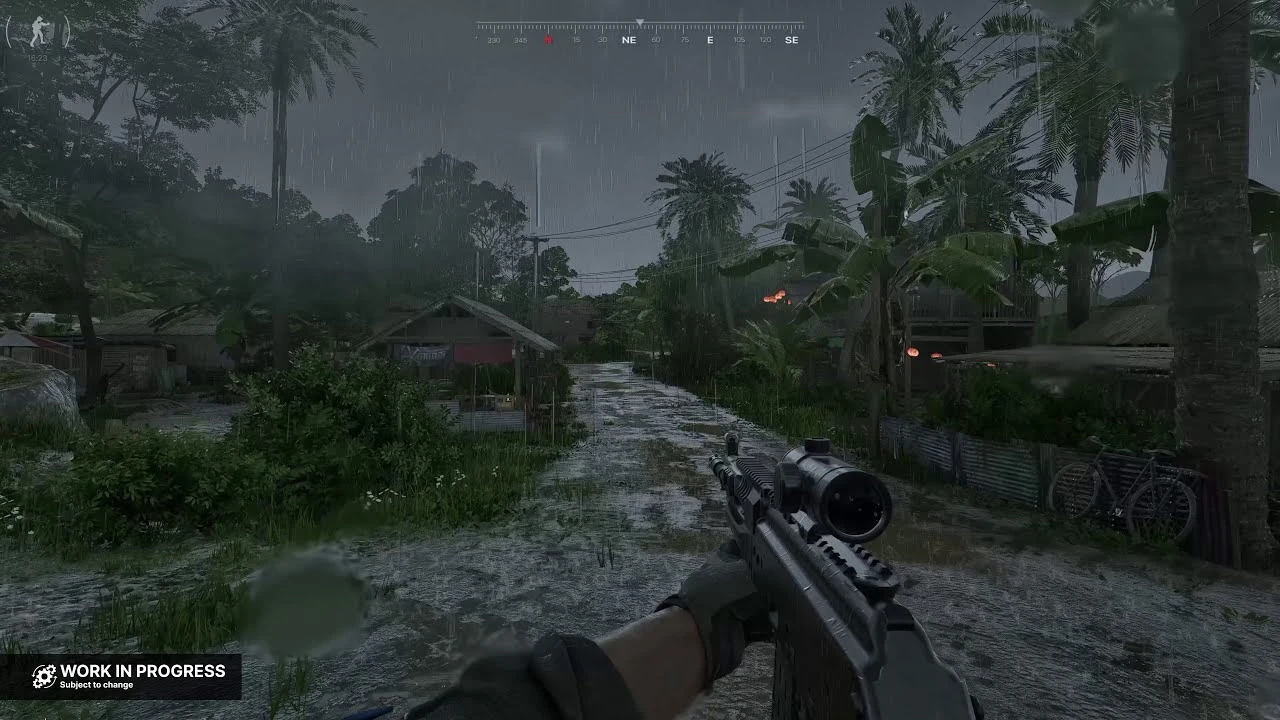
Task: Select the compass heading strip at top
Action: click(640, 30)
